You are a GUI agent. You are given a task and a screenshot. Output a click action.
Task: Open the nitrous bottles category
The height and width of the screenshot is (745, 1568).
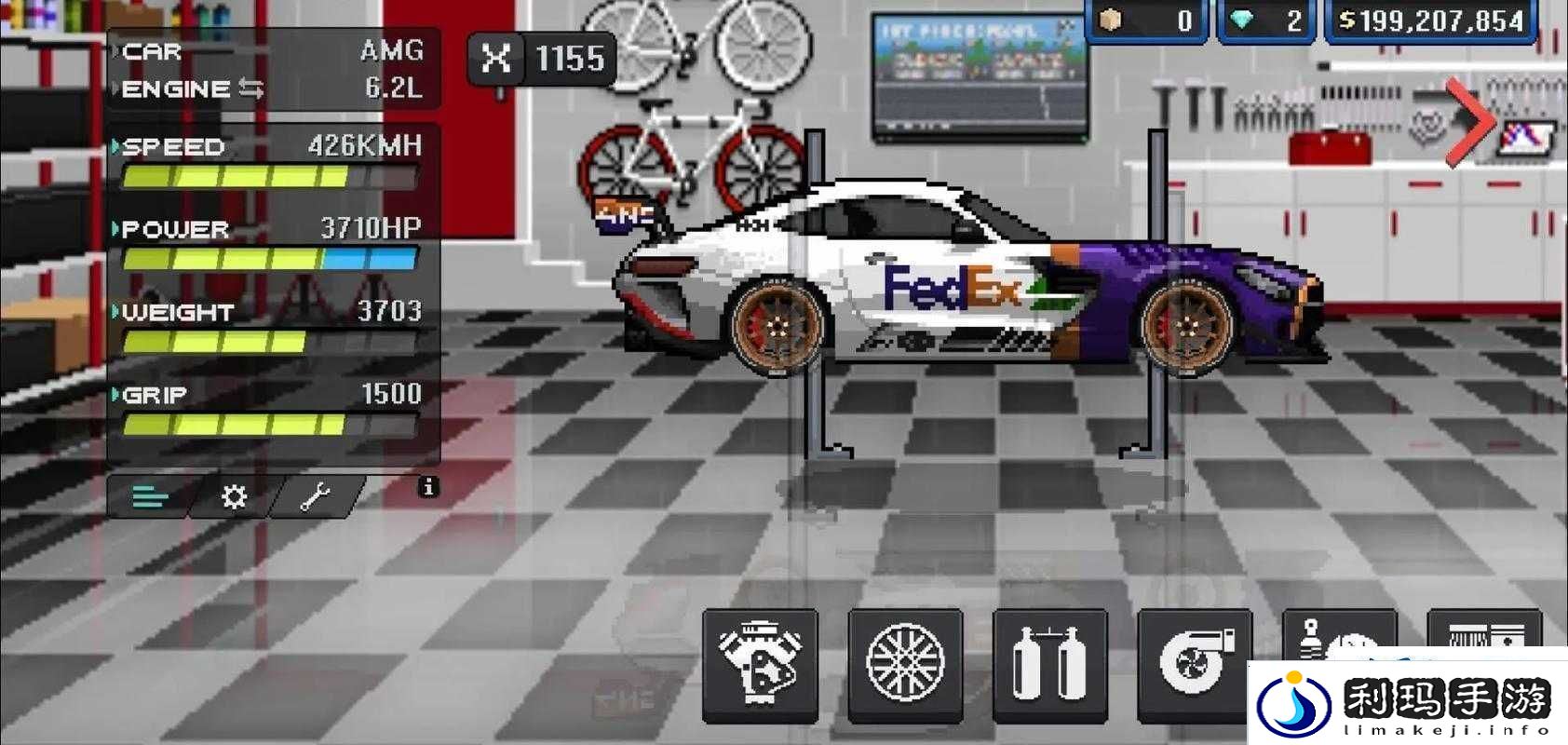pos(1049,664)
